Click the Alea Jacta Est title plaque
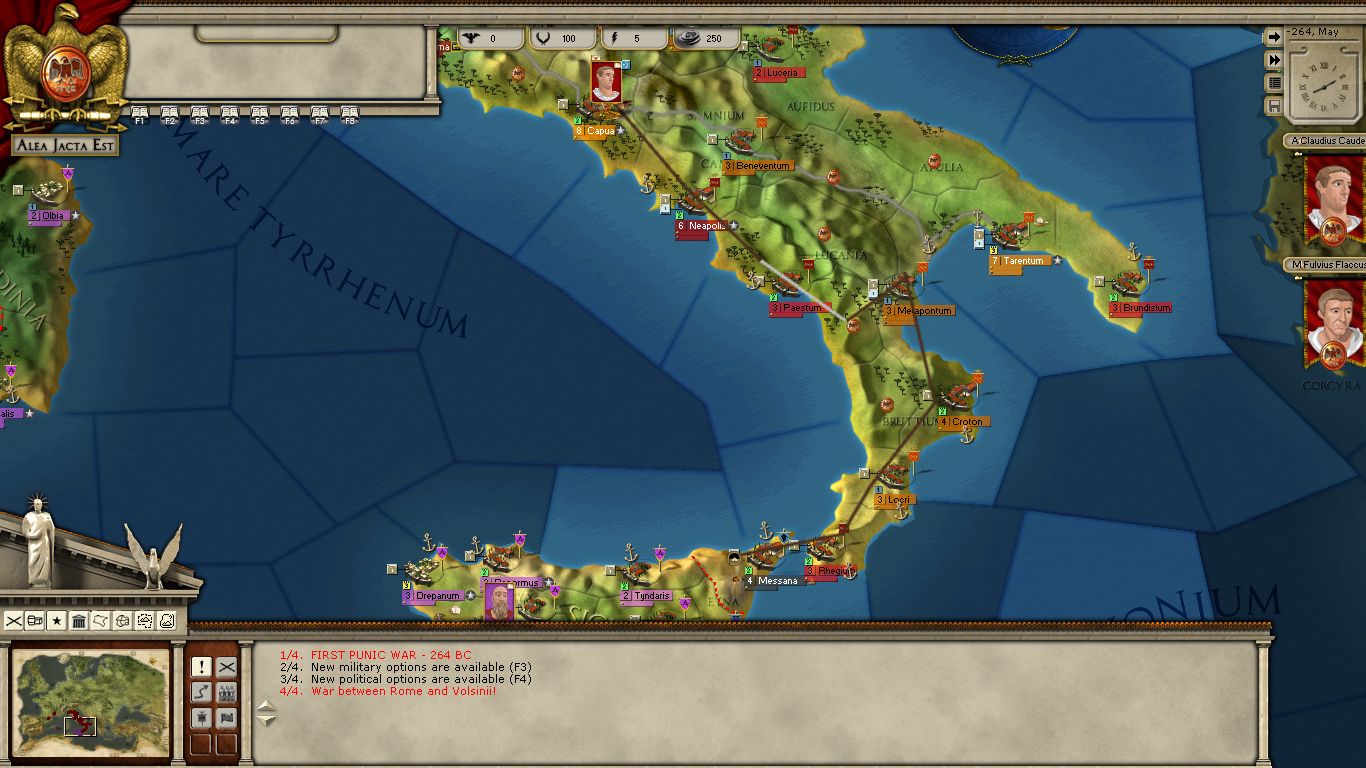Screen dimensions: 1366x768 pyautogui.click(x=65, y=146)
